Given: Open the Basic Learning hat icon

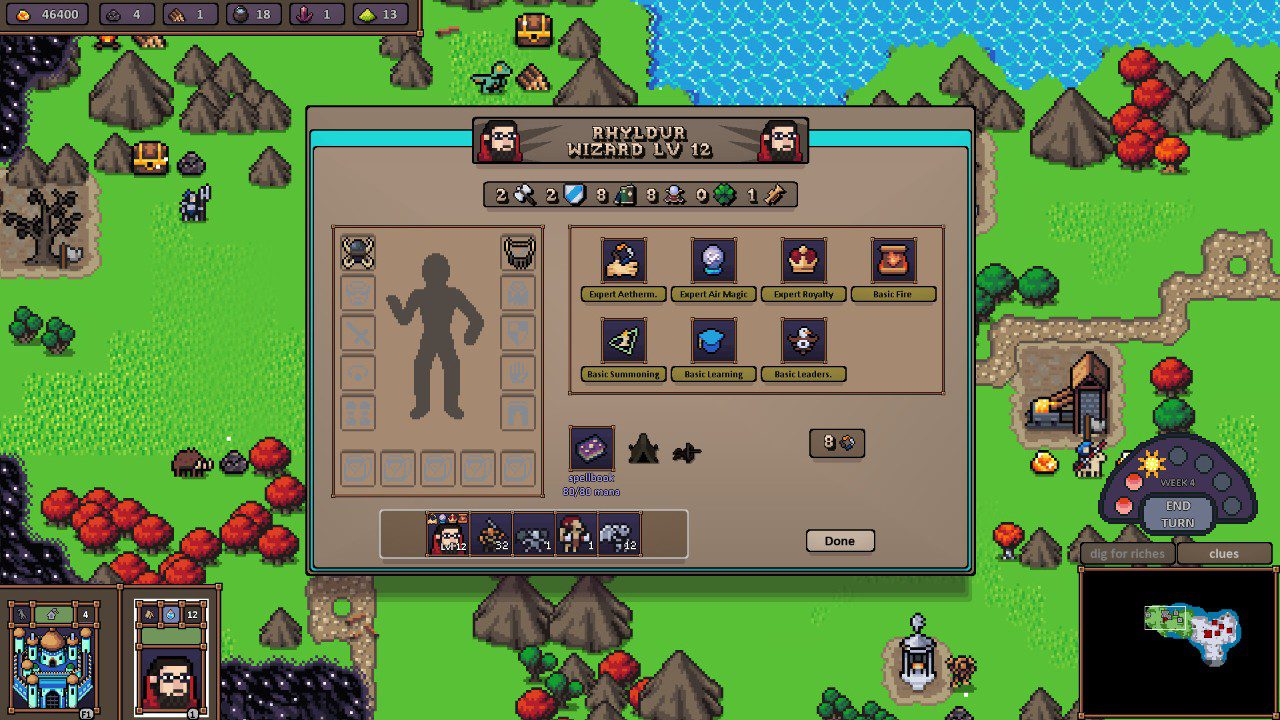Looking at the screenshot, I should [x=712, y=338].
